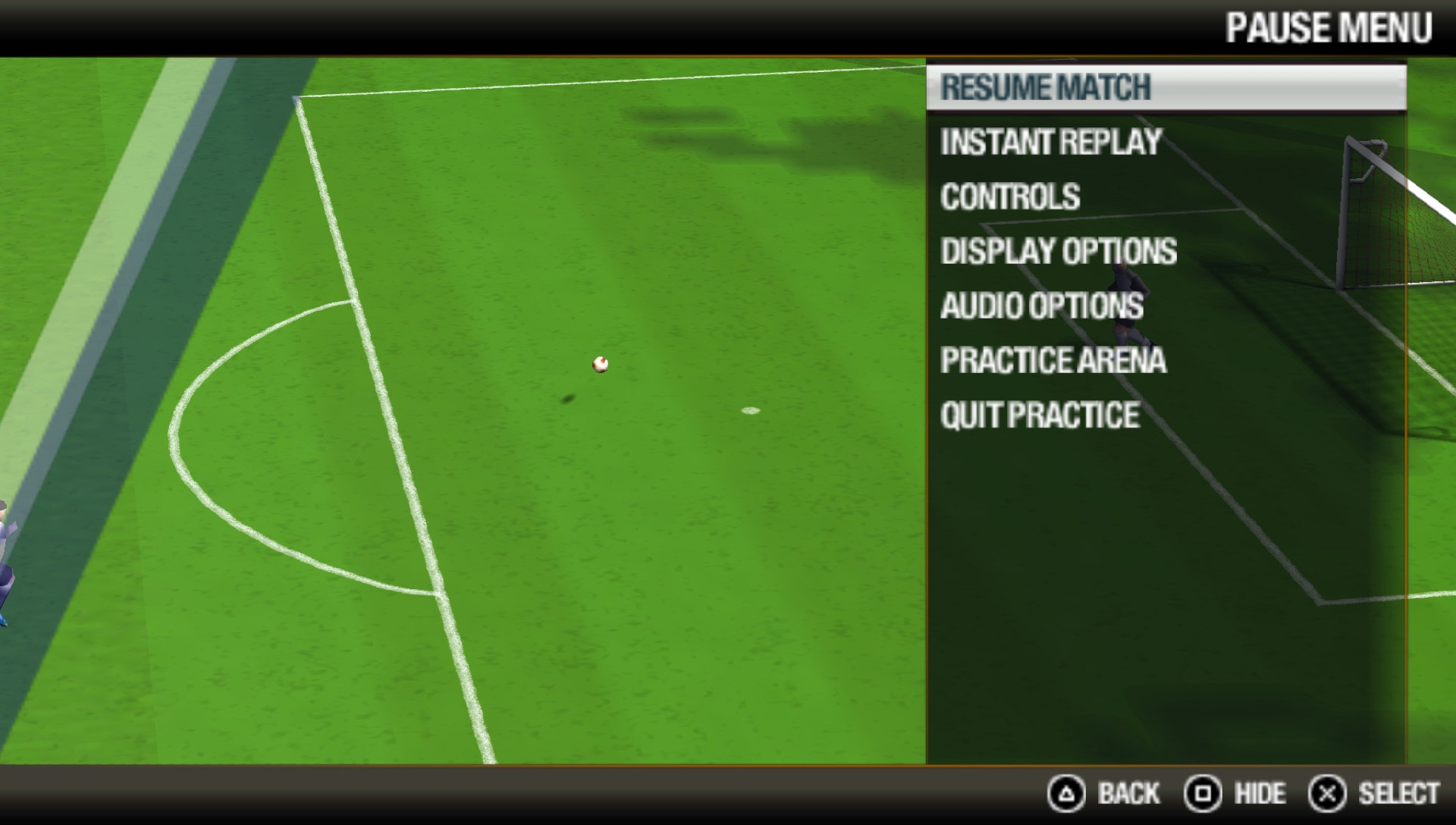The width and height of the screenshot is (1456, 825).
Task: Select INSTANT REPLAY from the pause menu
Action: [1050, 141]
